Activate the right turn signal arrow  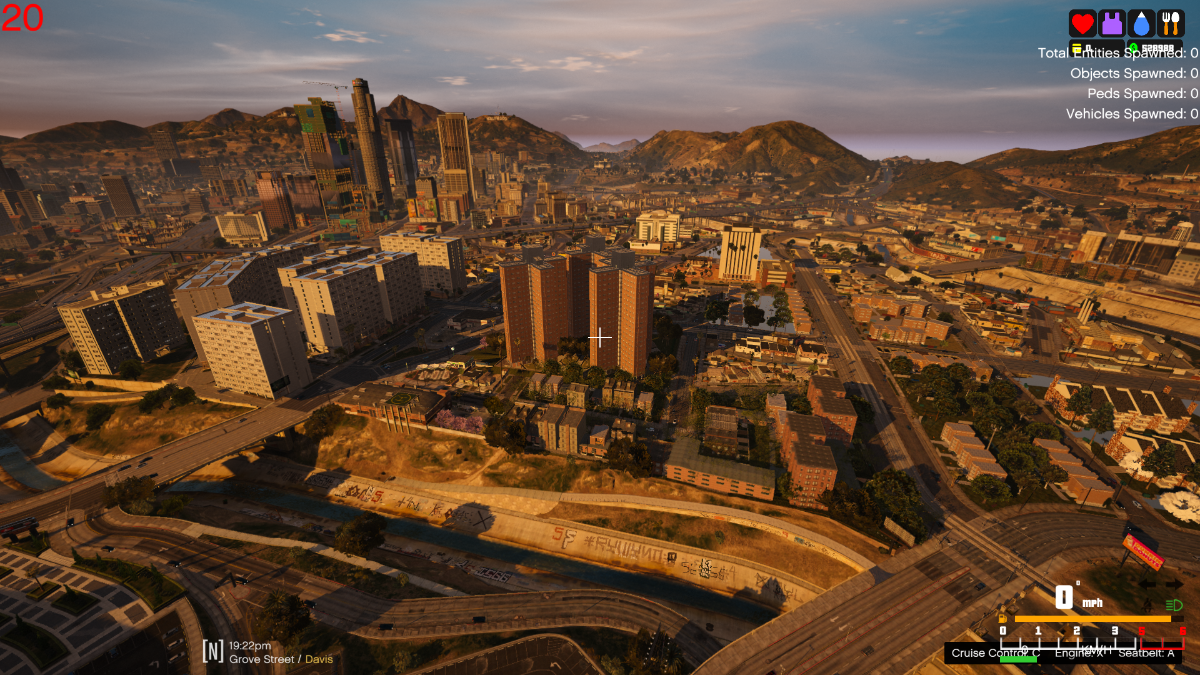coord(1174,584)
